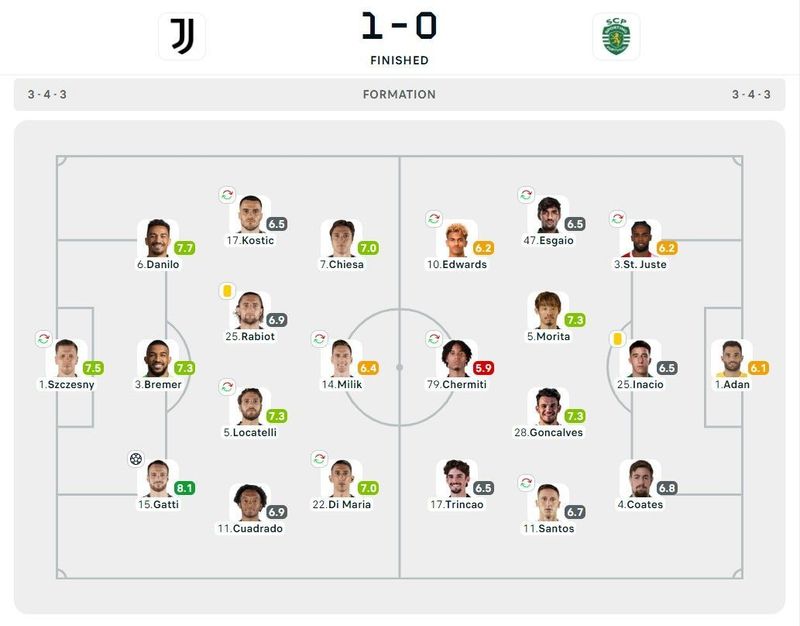800x626 pixels.
Task: Click Coates' player portrait
Action: 639,478
